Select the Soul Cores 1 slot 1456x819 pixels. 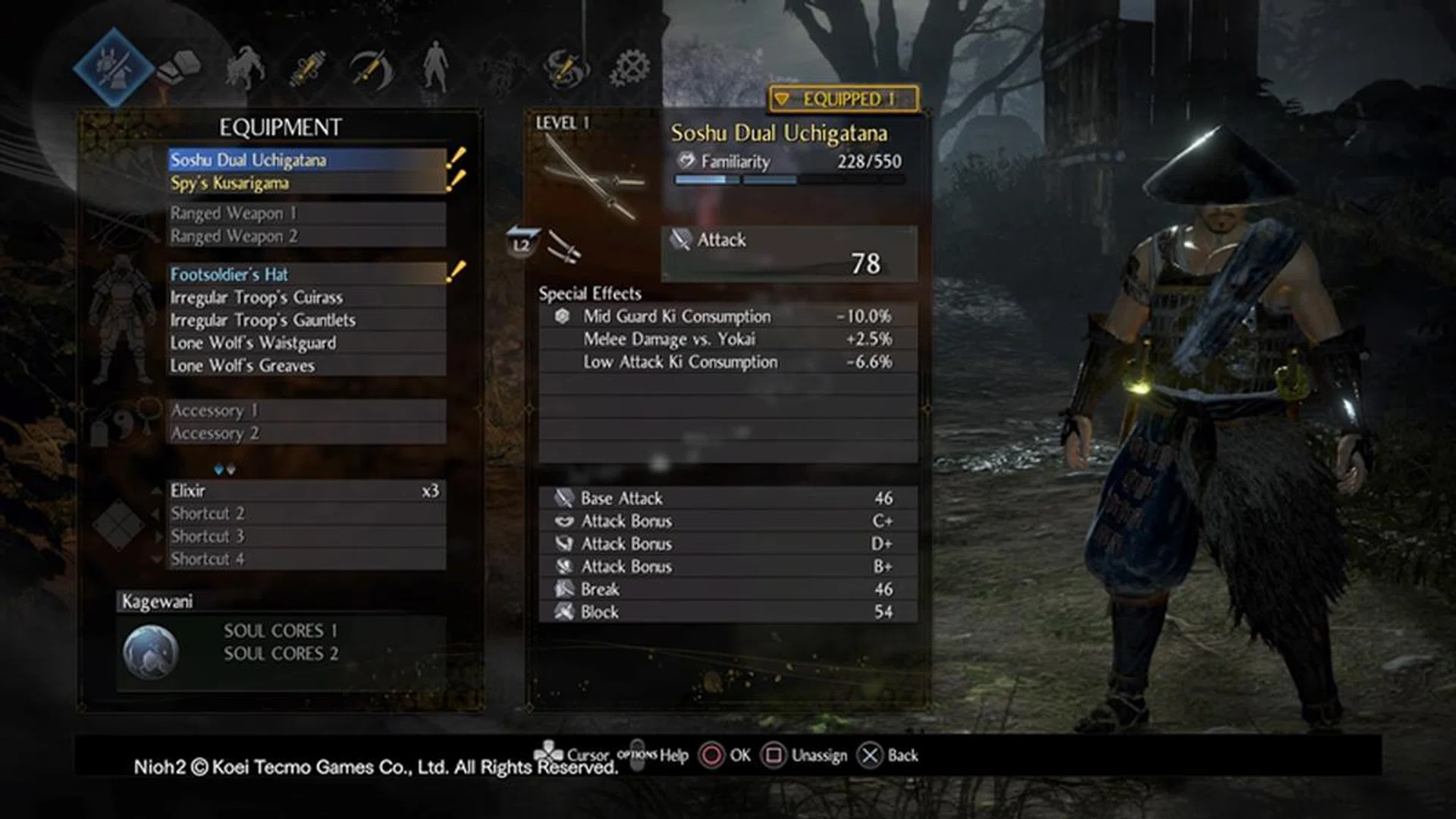tap(281, 631)
